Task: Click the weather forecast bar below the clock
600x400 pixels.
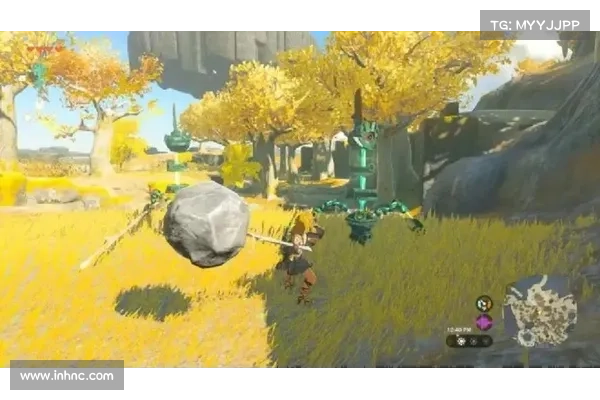Action: [469, 341]
